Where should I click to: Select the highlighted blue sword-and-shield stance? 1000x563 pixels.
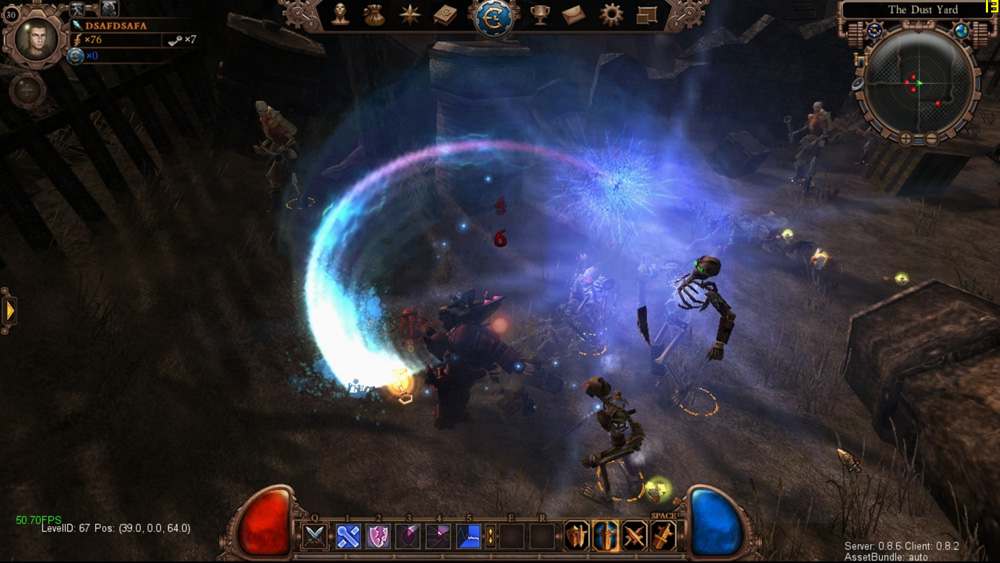pyautogui.click(x=605, y=536)
